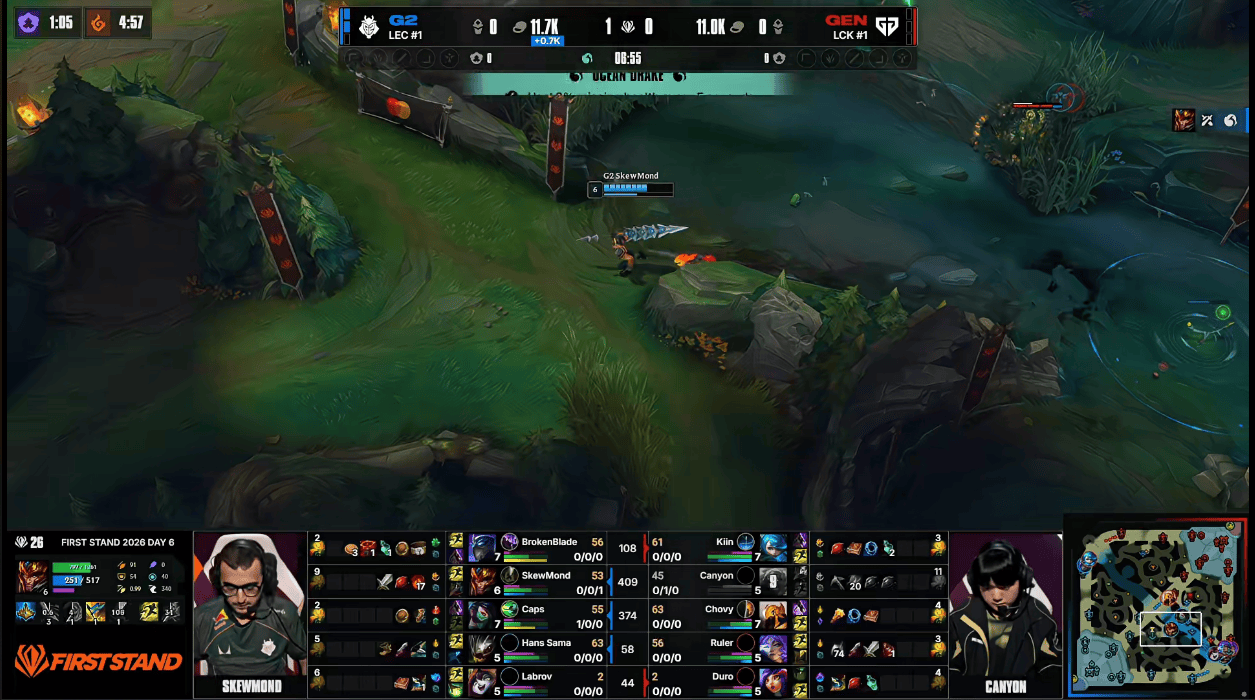Screen dimensions: 1255x700
Task: Choose SkewMond's champion portrait in the scoreboard
Action: click(x=482, y=582)
